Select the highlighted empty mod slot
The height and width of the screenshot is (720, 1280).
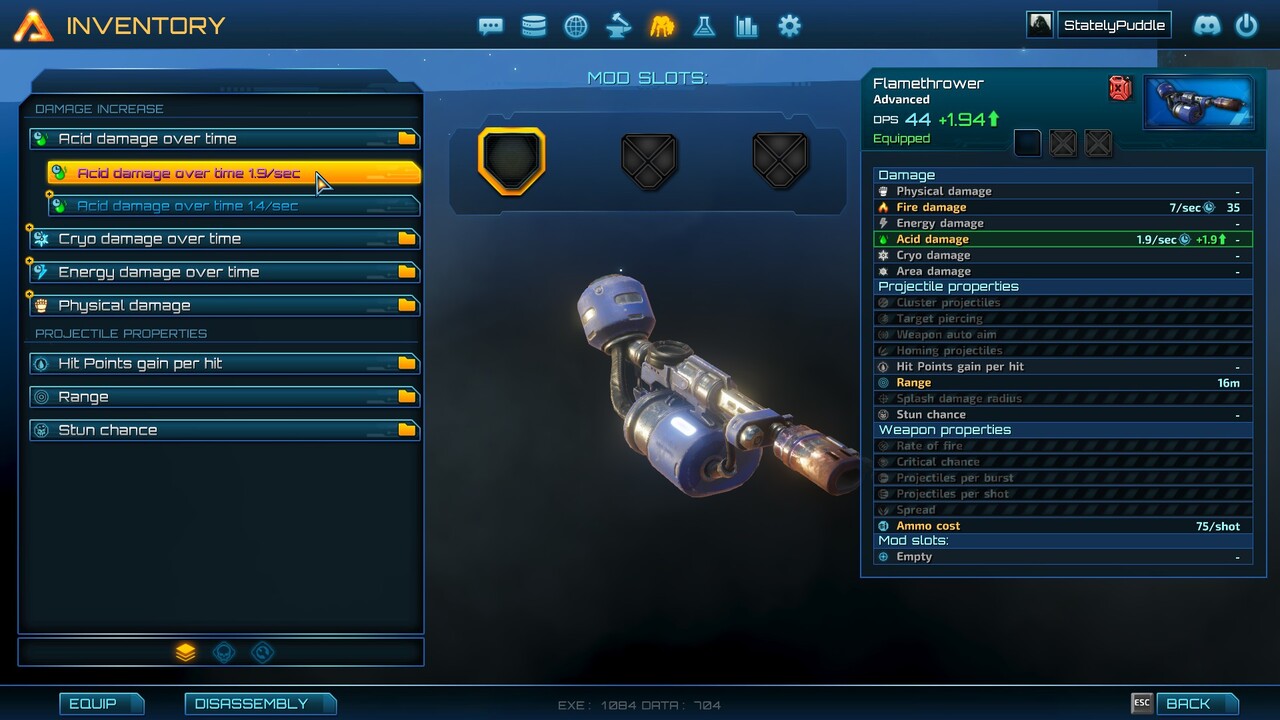click(x=511, y=160)
